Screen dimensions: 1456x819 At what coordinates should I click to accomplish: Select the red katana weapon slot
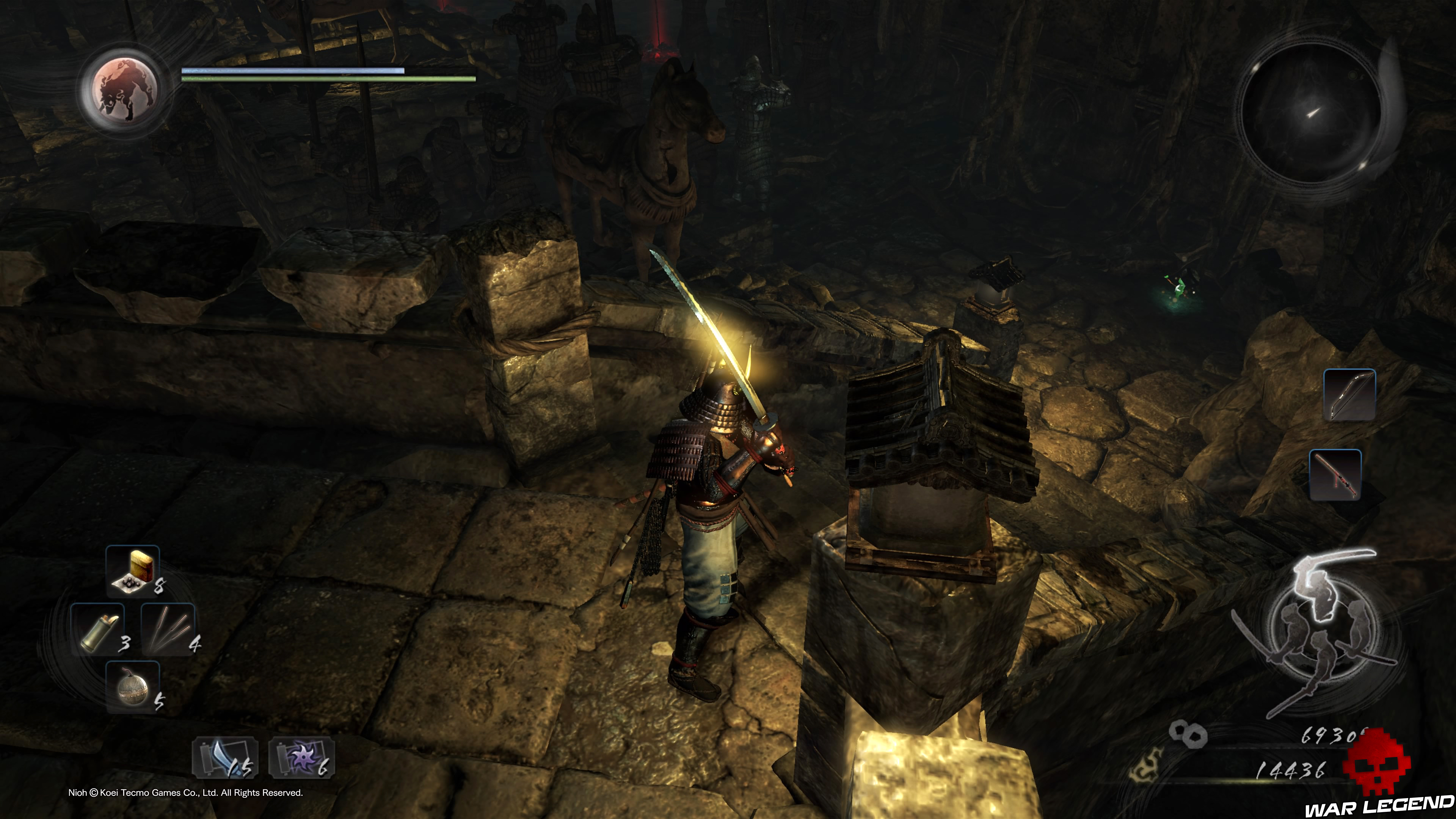coord(1335,475)
